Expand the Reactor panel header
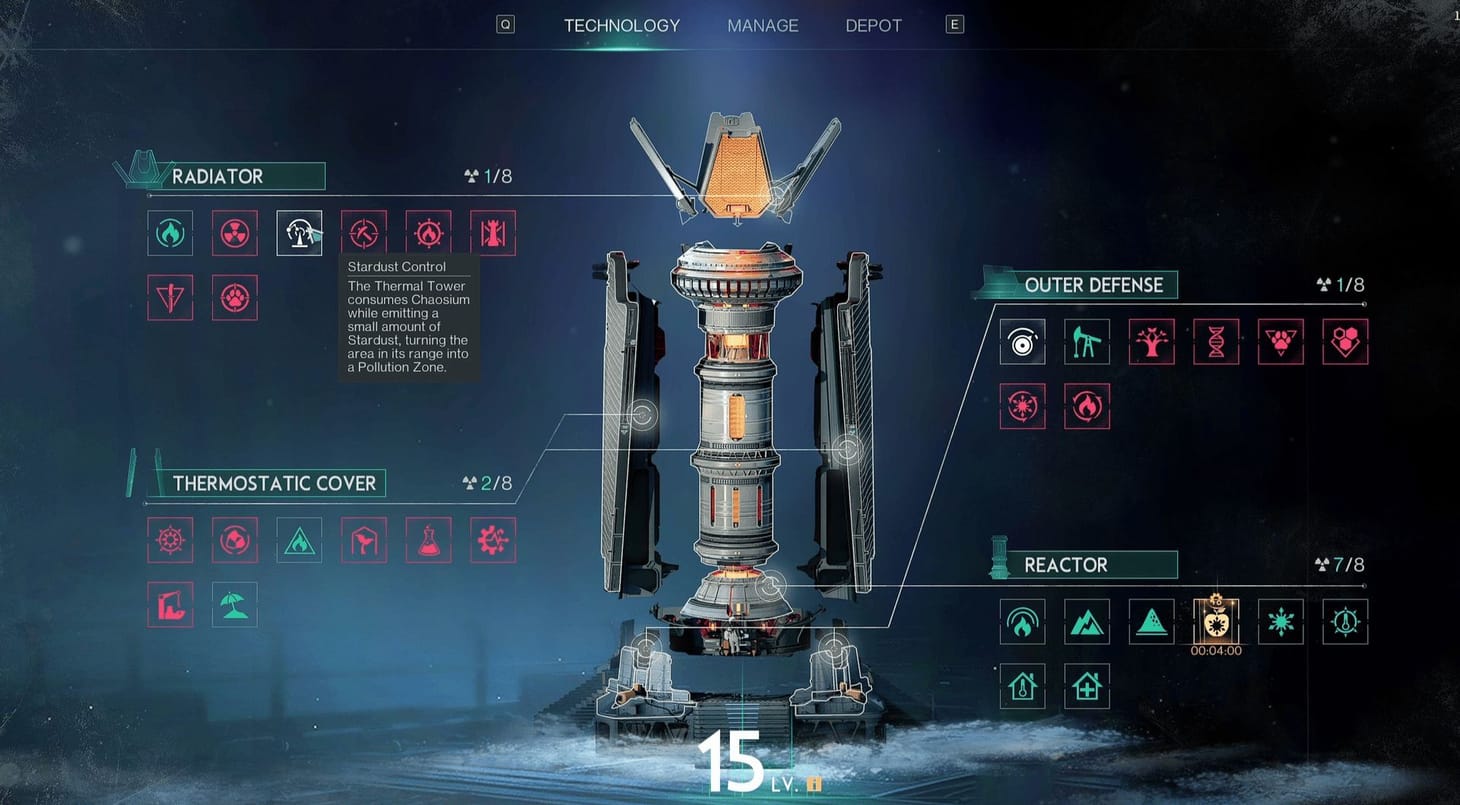 pos(1097,564)
